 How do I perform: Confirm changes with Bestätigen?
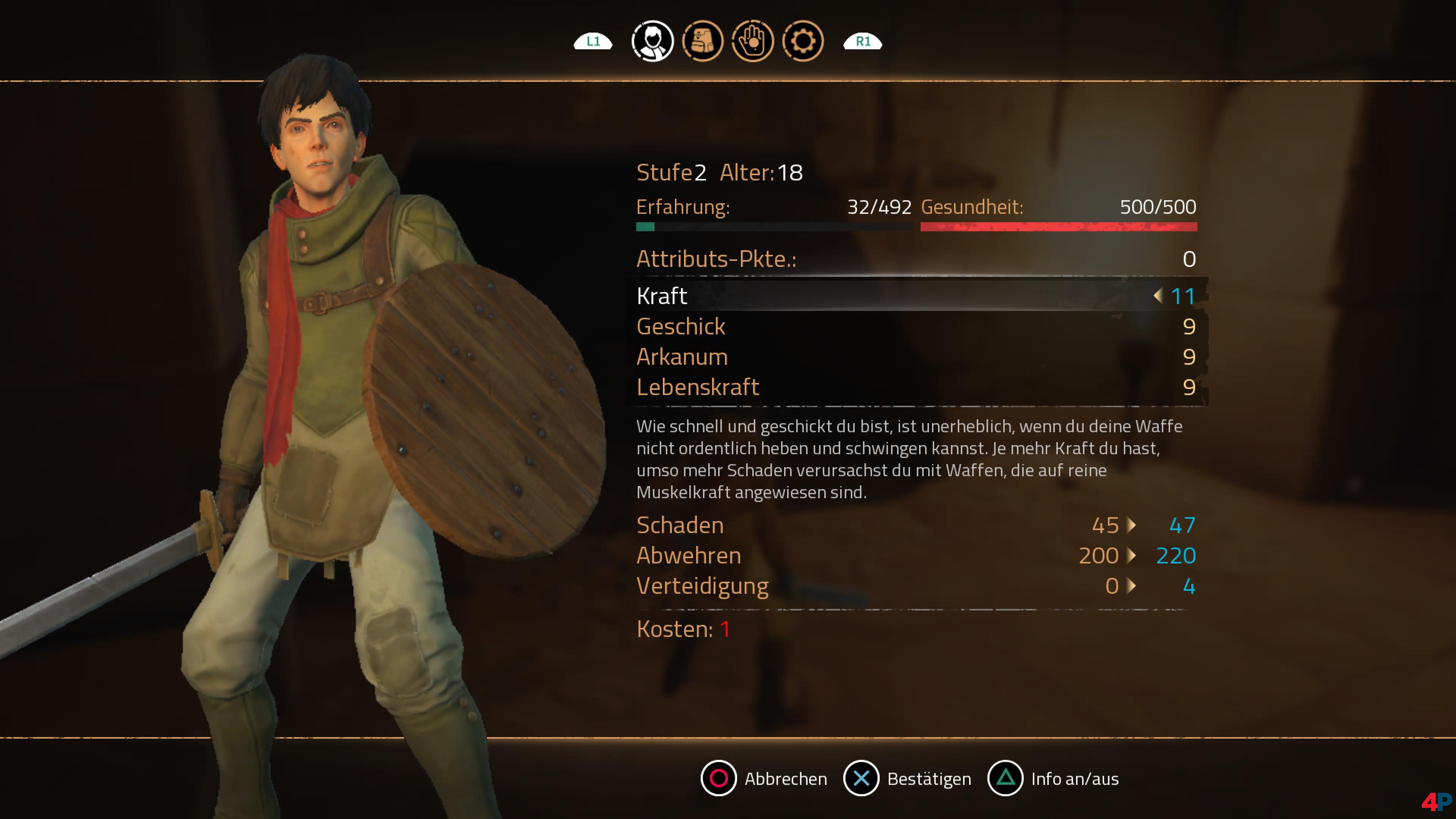pyautogui.click(x=907, y=778)
